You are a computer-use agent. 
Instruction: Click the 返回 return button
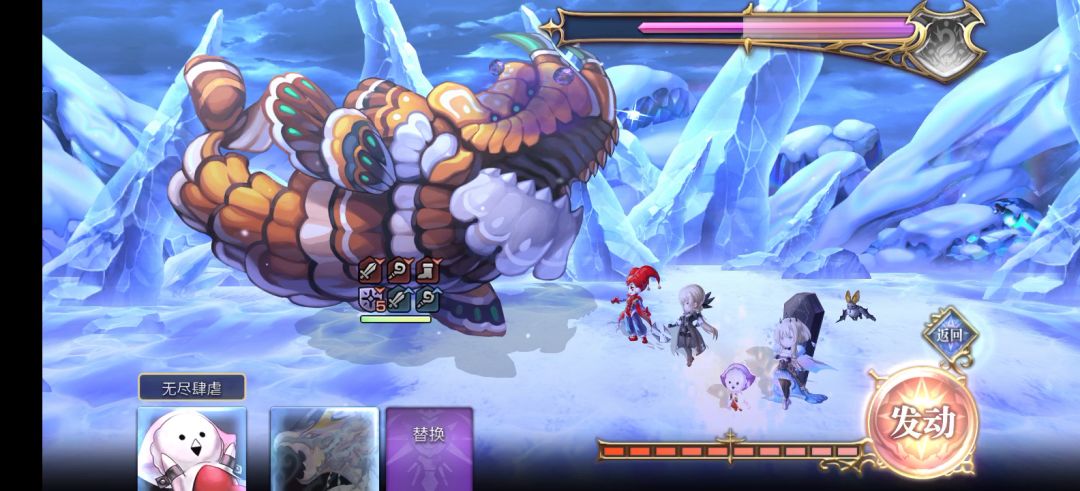click(x=949, y=336)
